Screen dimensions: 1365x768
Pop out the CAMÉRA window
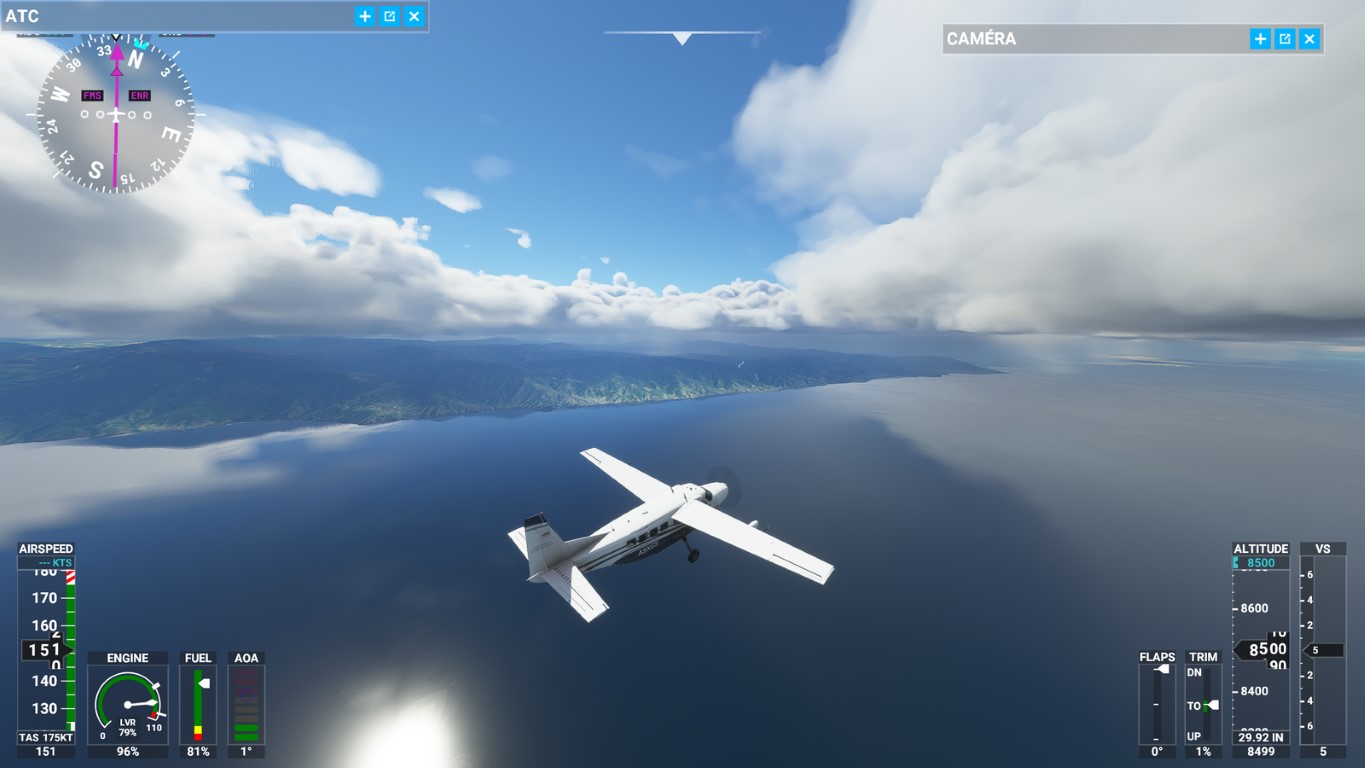click(1285, 39)
